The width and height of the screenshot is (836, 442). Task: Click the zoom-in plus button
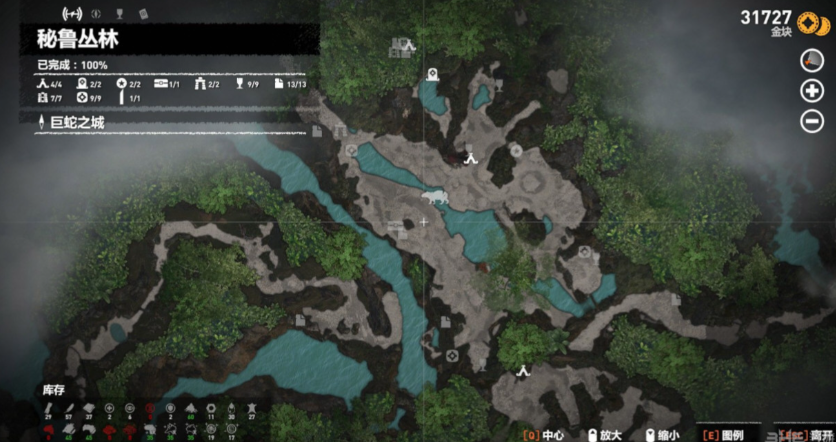coord(812,91)
